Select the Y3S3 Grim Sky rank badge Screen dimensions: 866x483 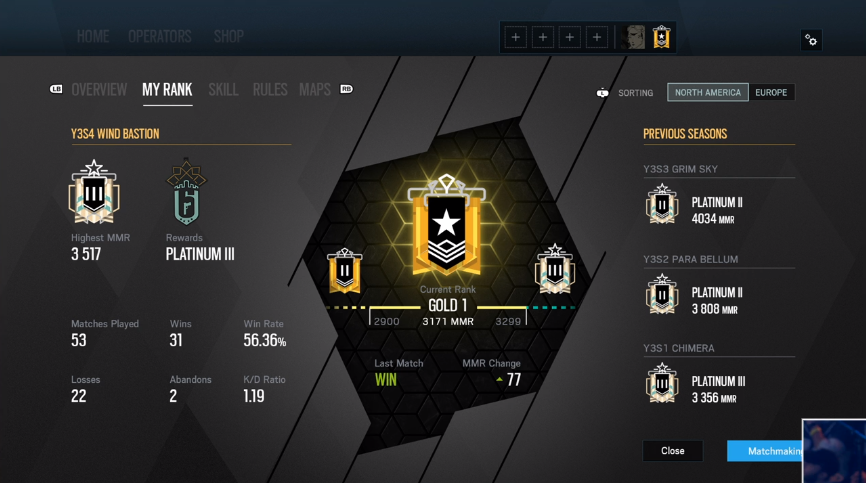click(x=661, y=205)
